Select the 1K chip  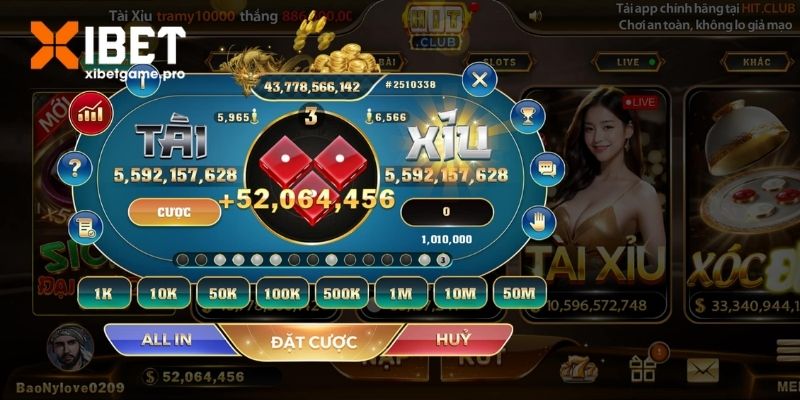(104, 293)
